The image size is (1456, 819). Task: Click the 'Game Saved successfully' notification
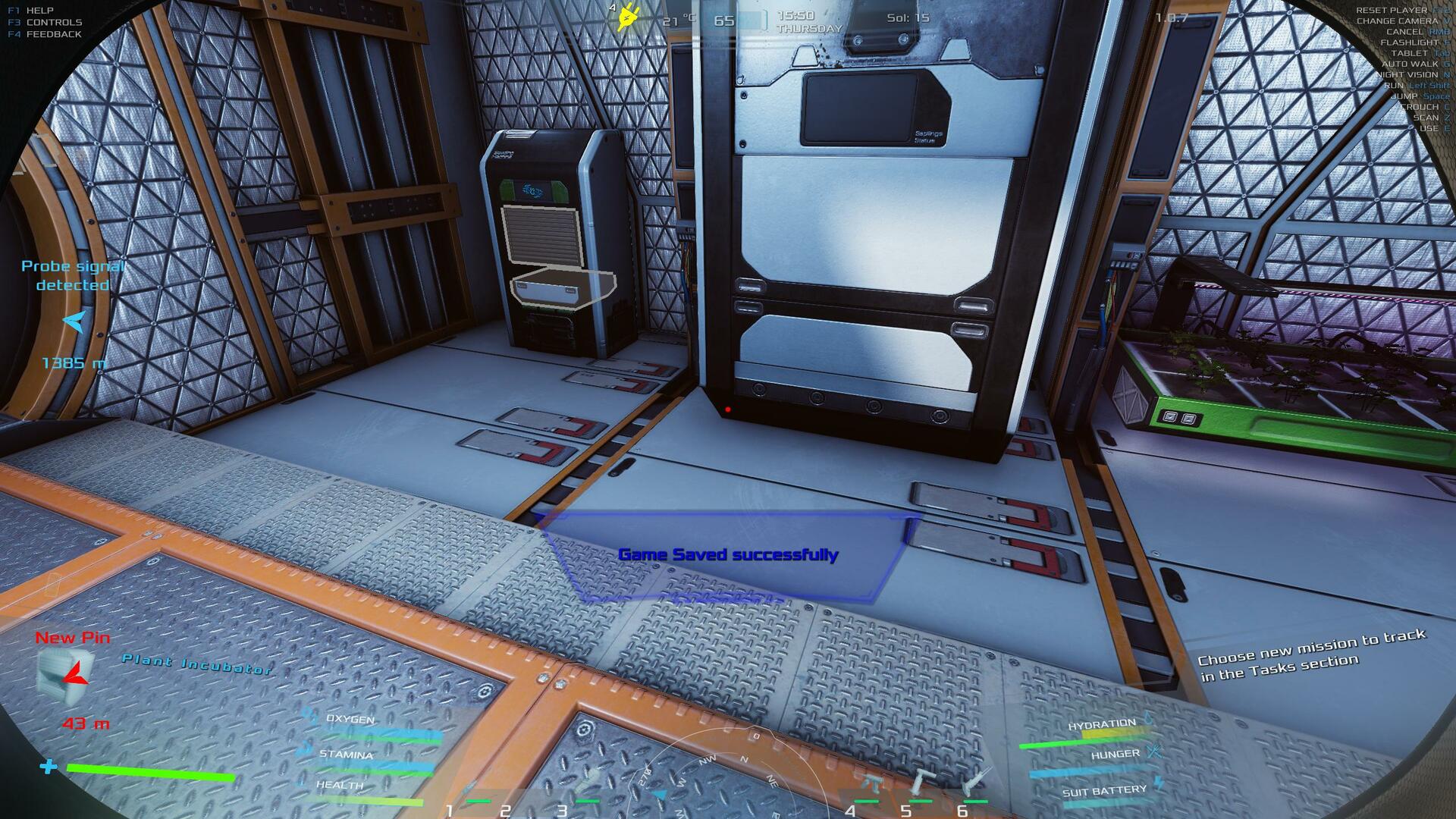coord(728,555)
